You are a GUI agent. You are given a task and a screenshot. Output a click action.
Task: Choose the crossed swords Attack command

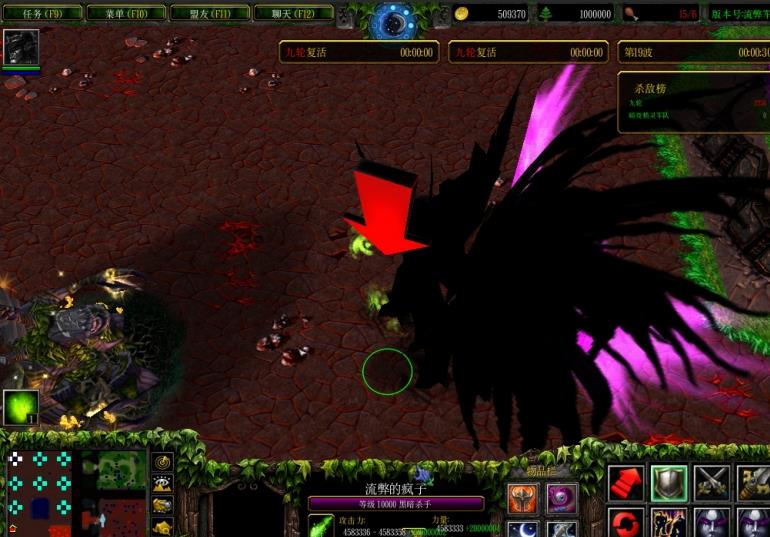tap(712, 484)
